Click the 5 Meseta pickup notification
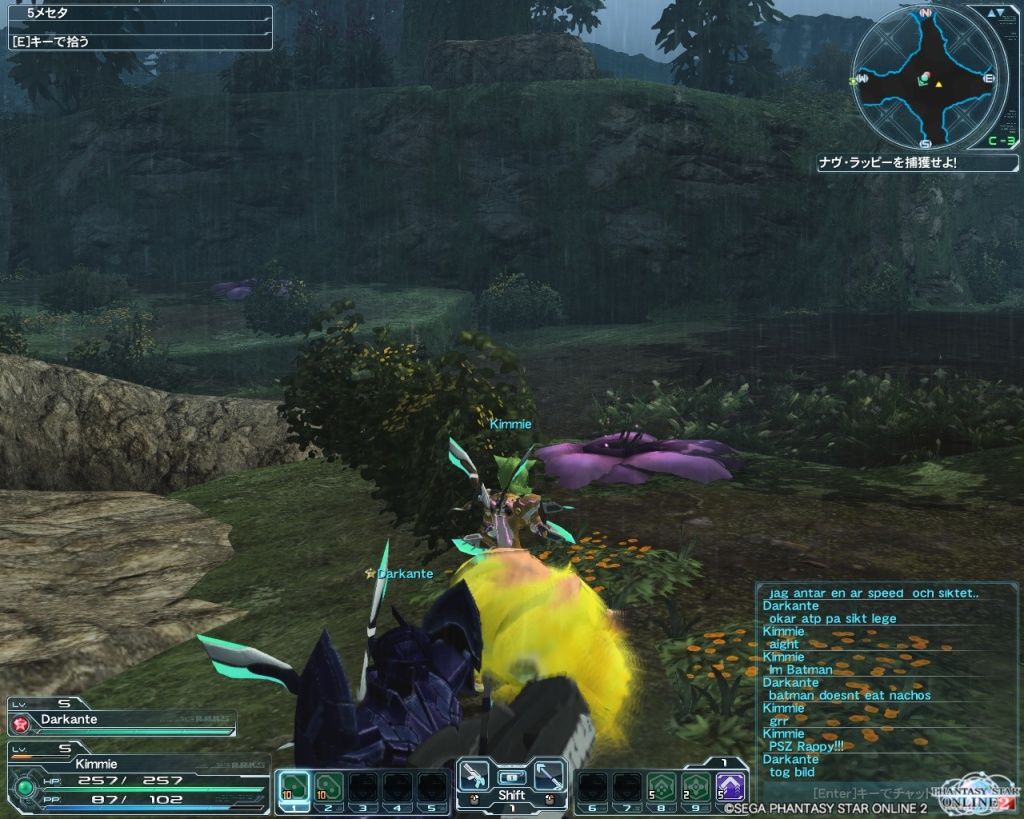The image size is (1024, 819). click(138, 15)
